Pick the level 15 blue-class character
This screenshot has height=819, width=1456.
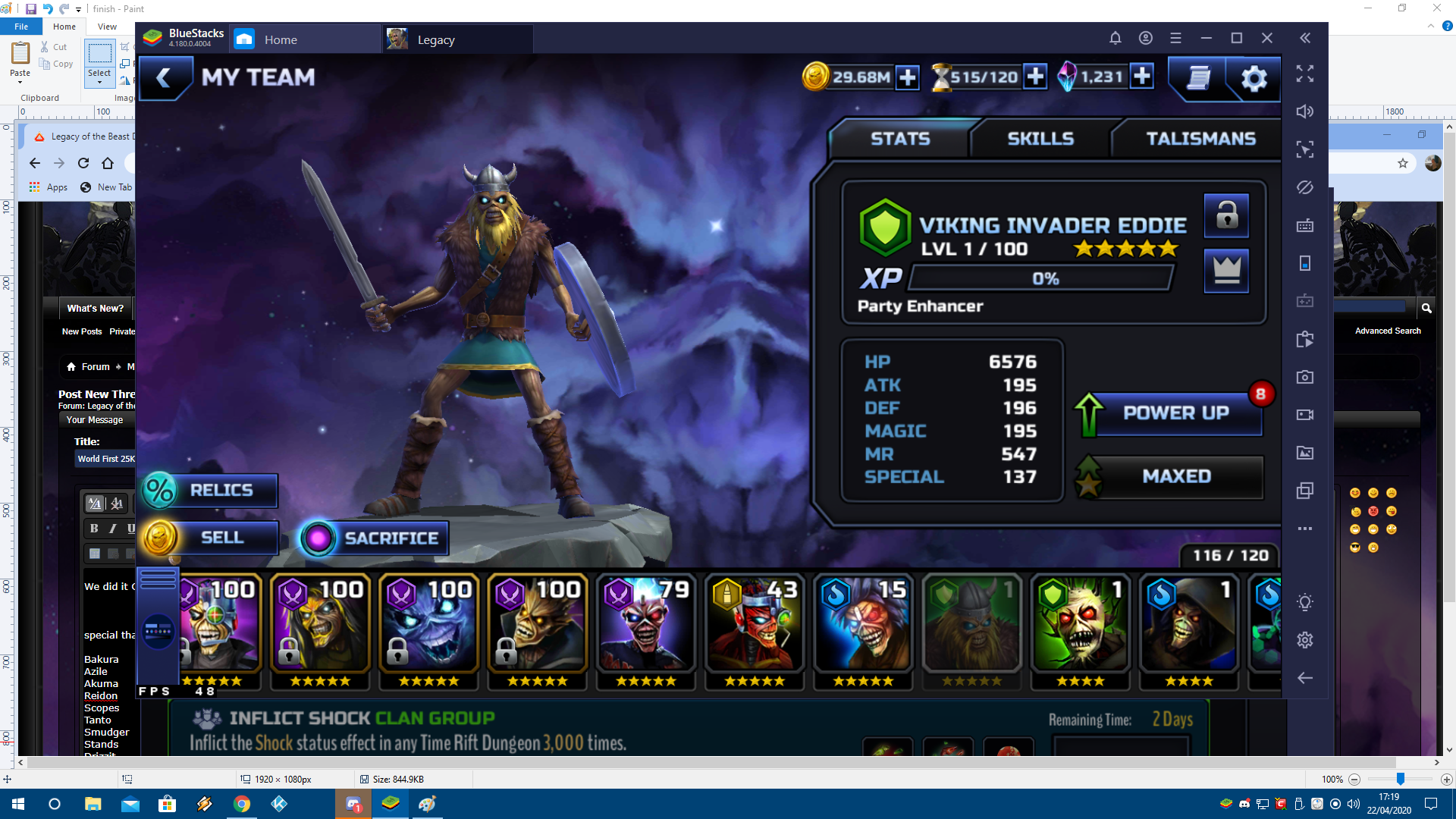point(863,629)
